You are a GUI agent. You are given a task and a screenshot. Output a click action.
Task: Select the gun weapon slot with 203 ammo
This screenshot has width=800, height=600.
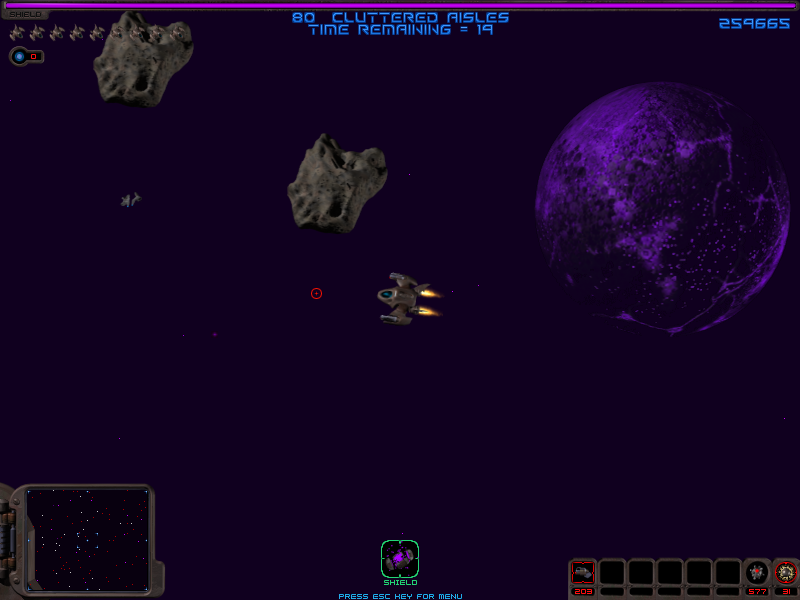(583, 572)
